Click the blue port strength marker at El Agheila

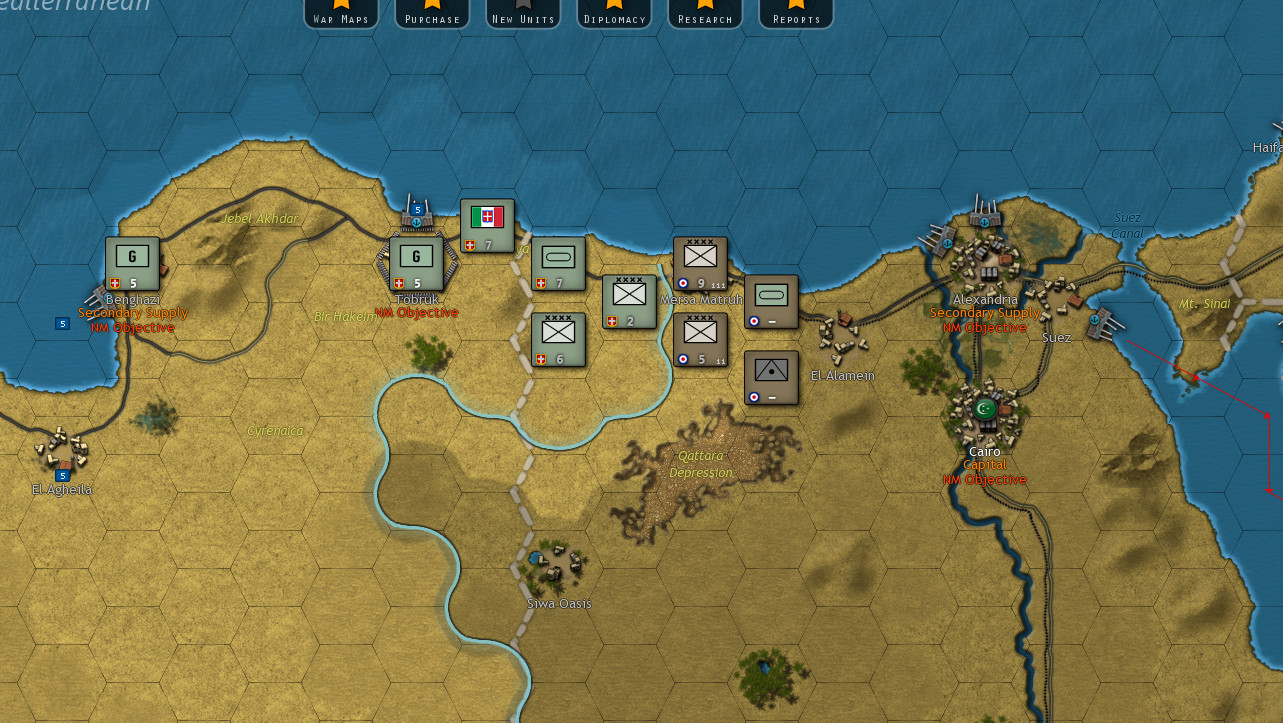click(x=61, y=476)
